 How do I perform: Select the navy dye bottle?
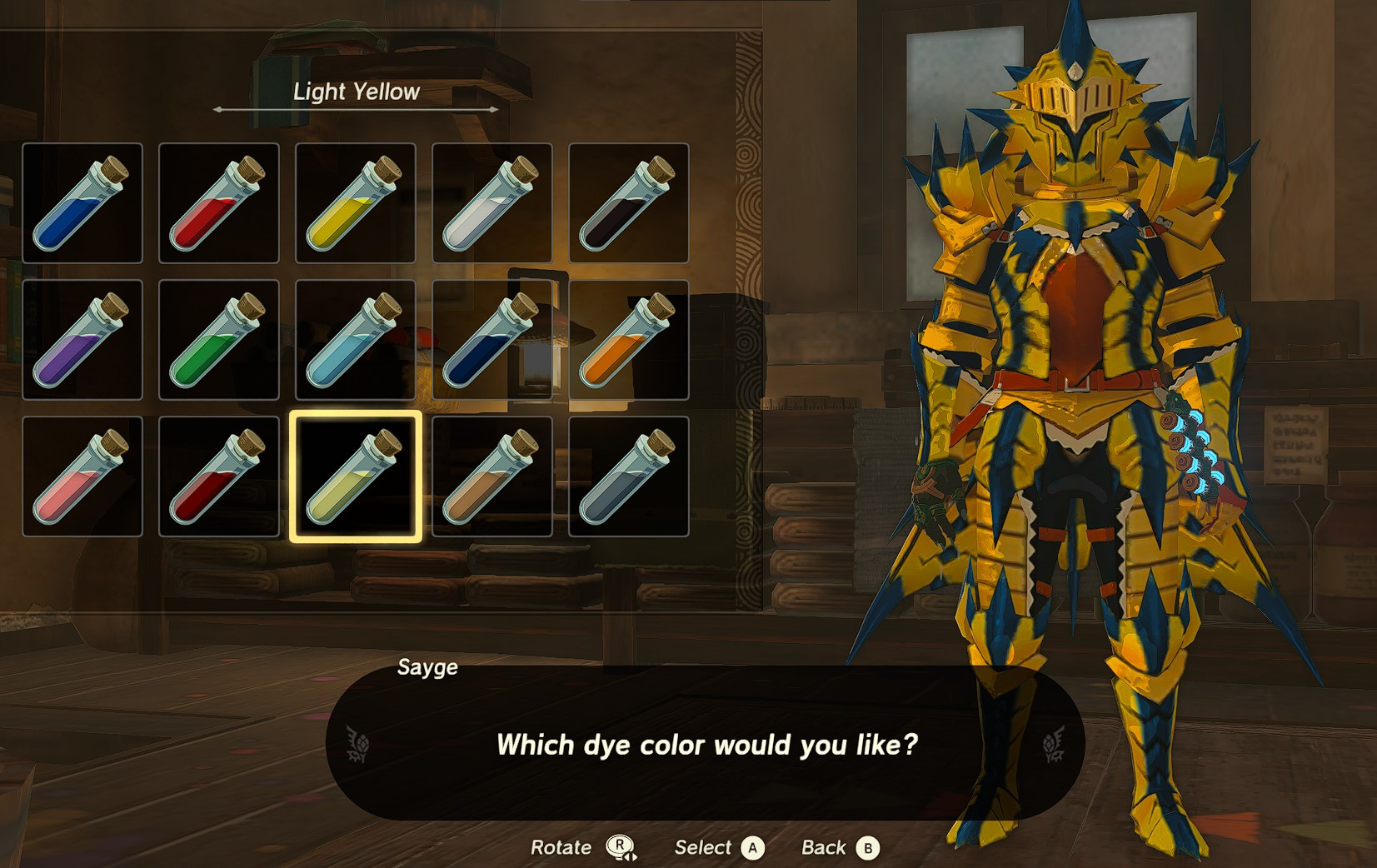click(x=490, y=340)
